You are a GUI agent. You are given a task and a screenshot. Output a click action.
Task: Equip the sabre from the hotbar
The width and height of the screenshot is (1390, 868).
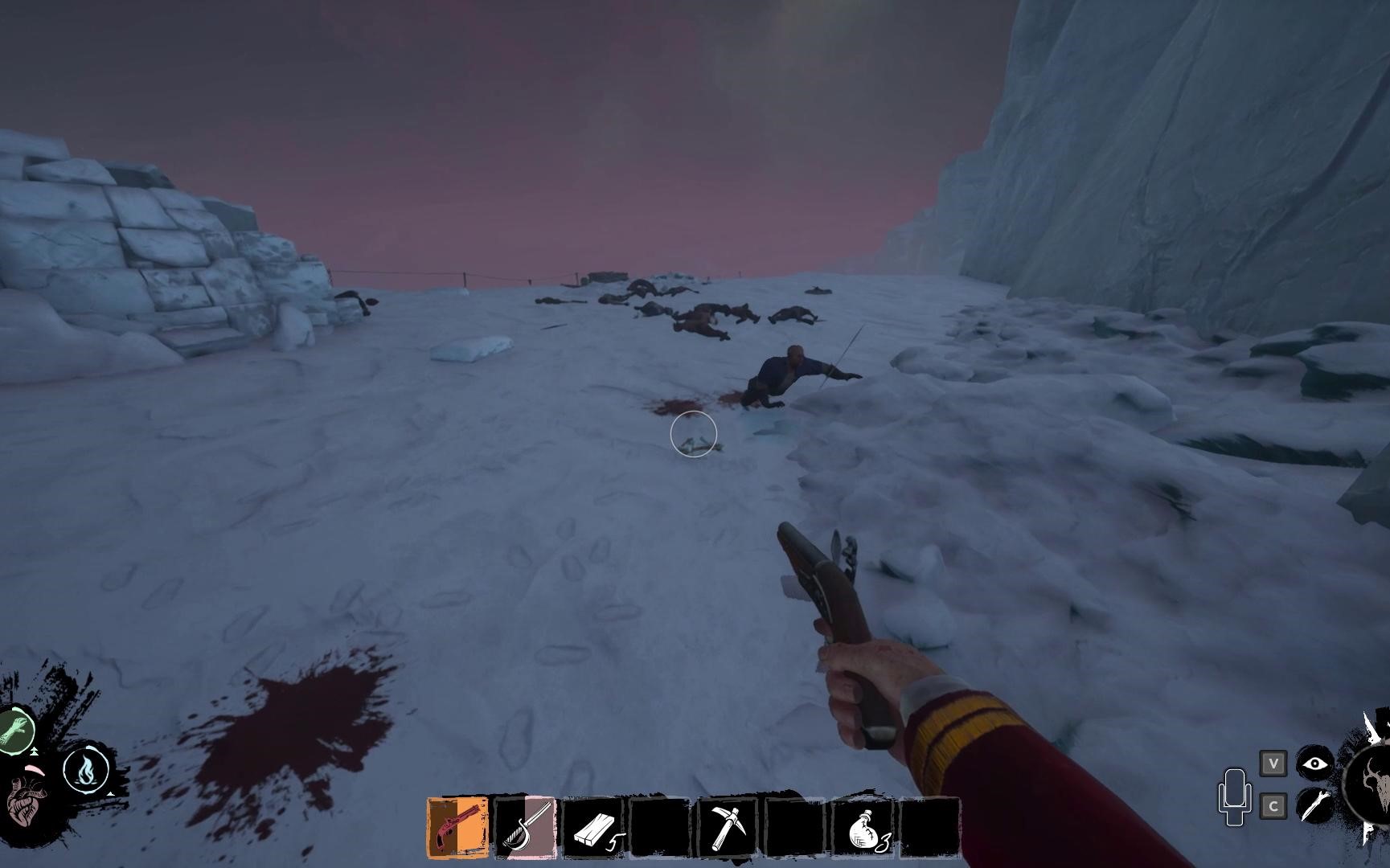point(525,827)
